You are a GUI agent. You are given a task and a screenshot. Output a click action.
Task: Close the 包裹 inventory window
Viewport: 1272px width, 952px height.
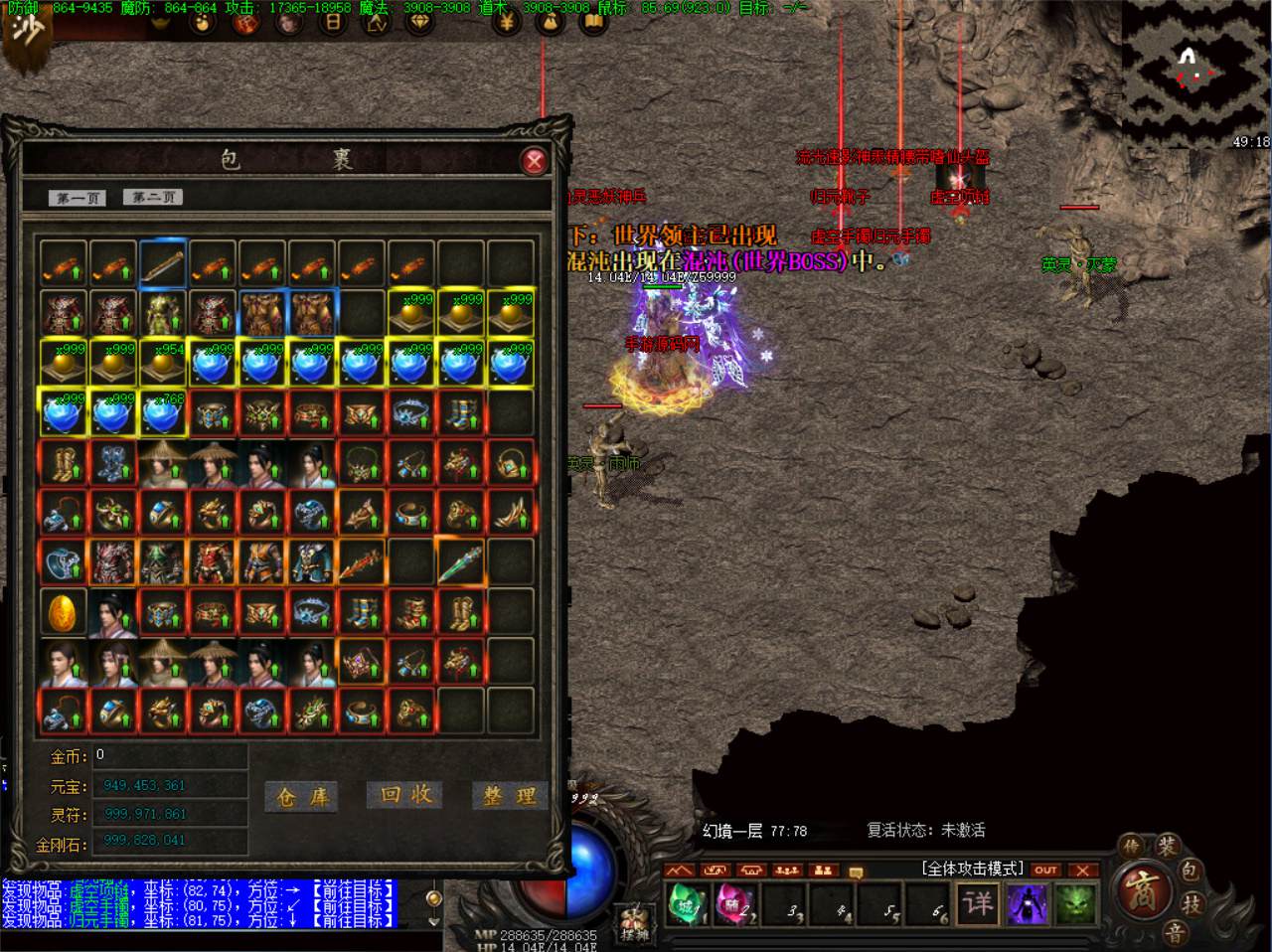(535, 161)
